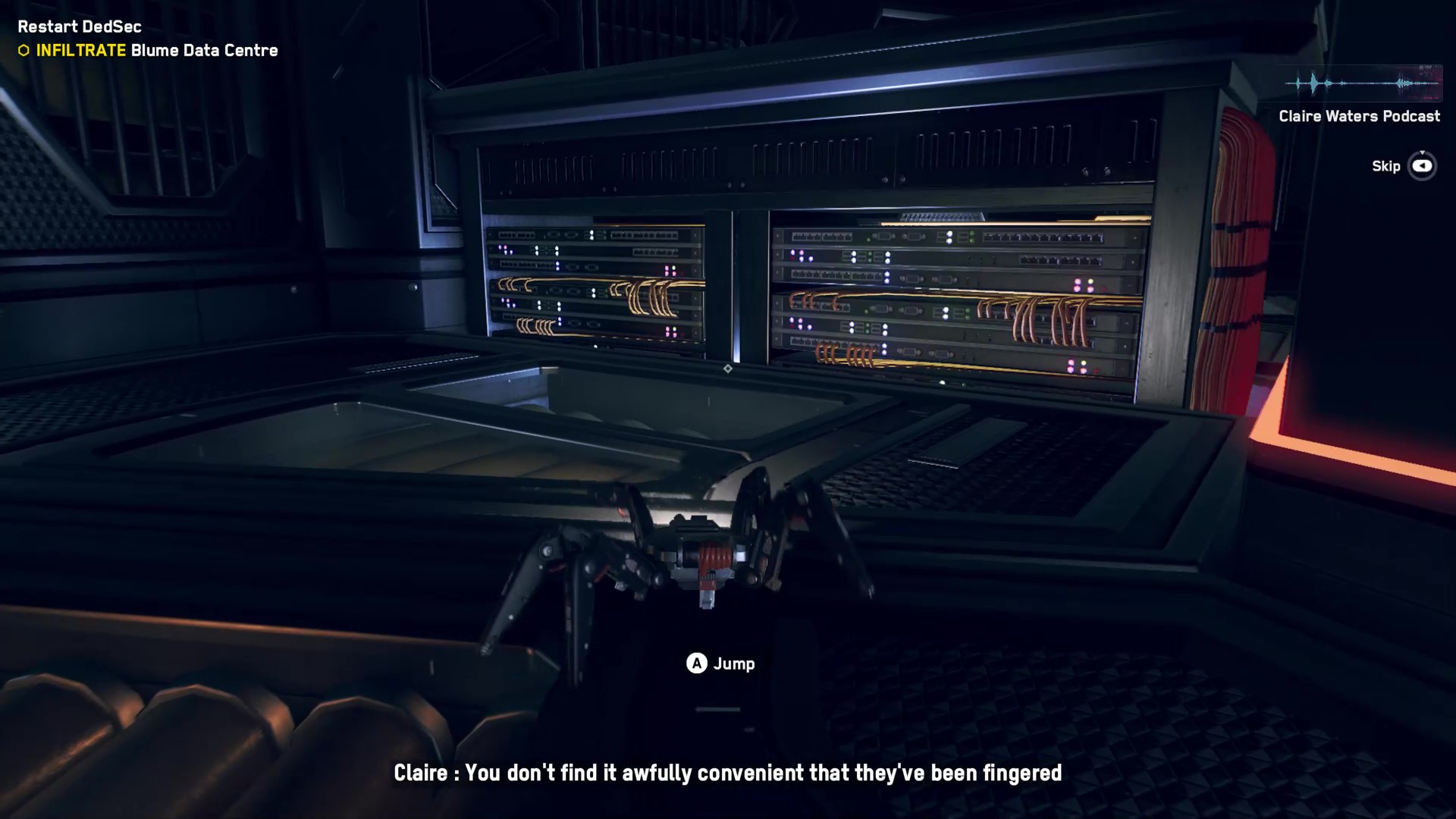This screenshot has width=1456, height=819.
Task: Click the Claire Waters Podcast audio waveform
Action: (x=1360, y=83)
